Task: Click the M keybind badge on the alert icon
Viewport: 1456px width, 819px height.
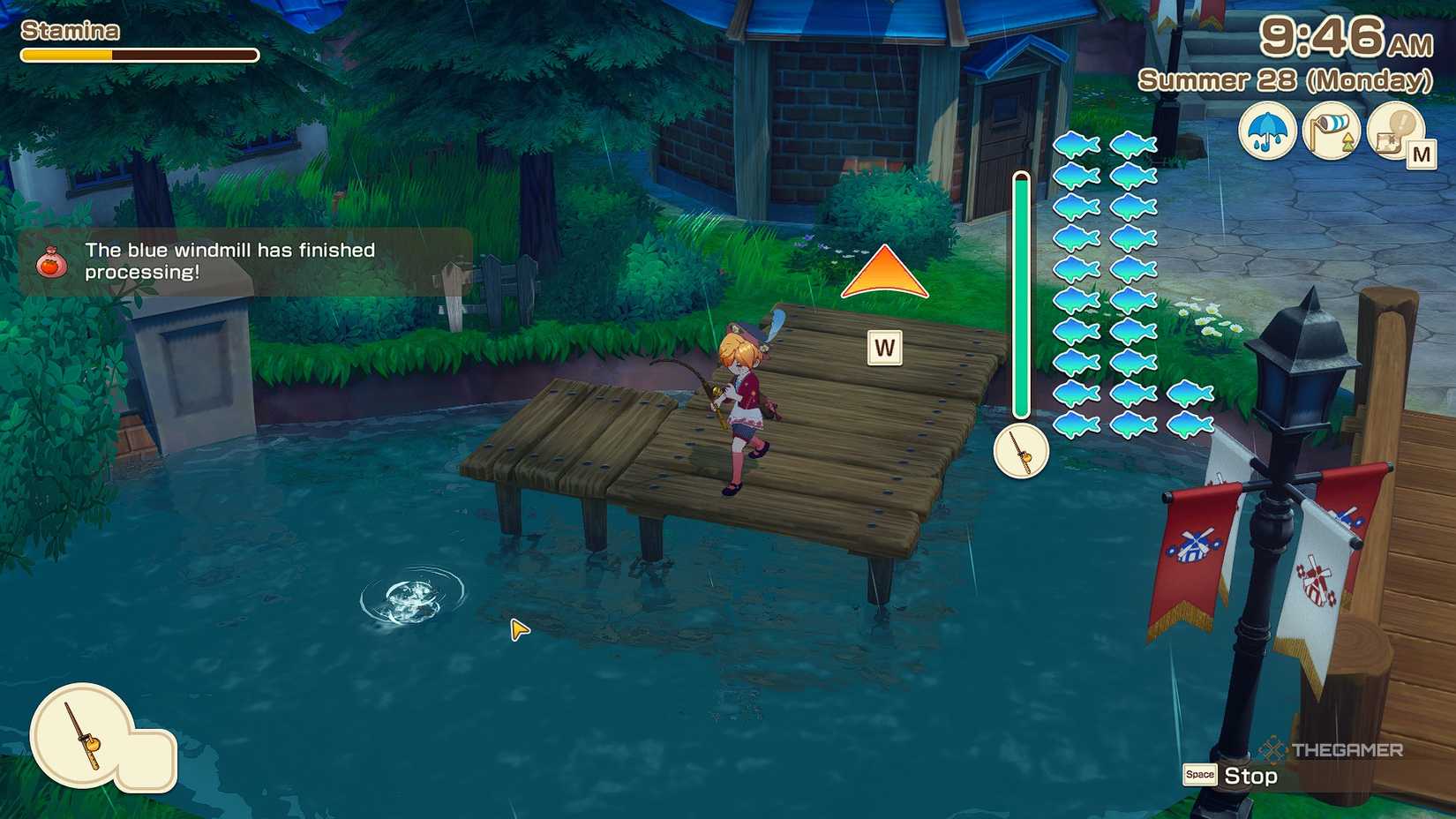Action: [x=1423, y=154]
